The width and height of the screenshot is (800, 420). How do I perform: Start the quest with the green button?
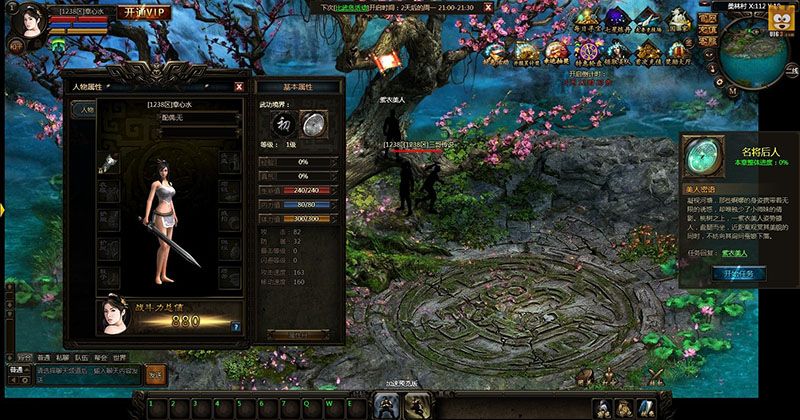[x=737, y=273]
